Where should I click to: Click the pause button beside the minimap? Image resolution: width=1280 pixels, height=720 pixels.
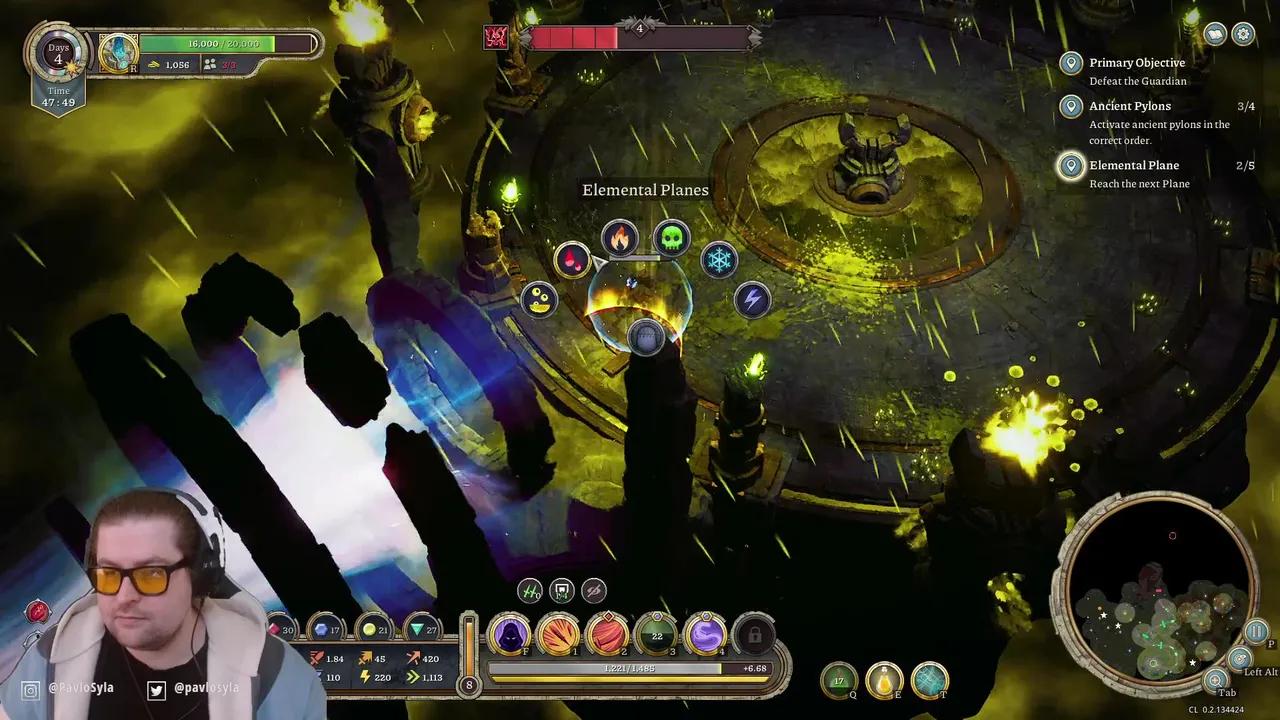(1256, 632)
